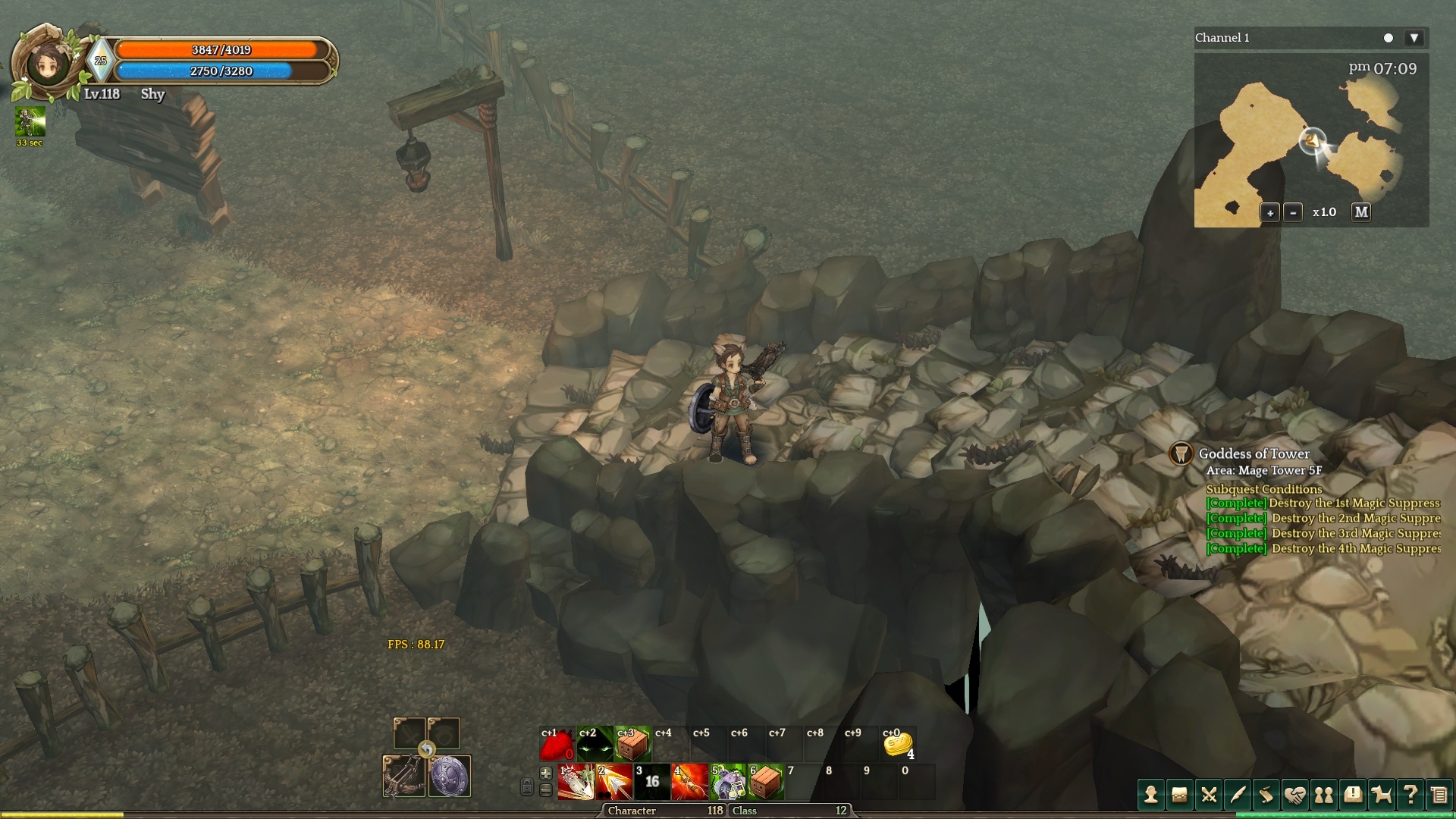1456x819 pixels.
Task: Activate the multi-arrow skill in slot 1
Action: point(576,782)
